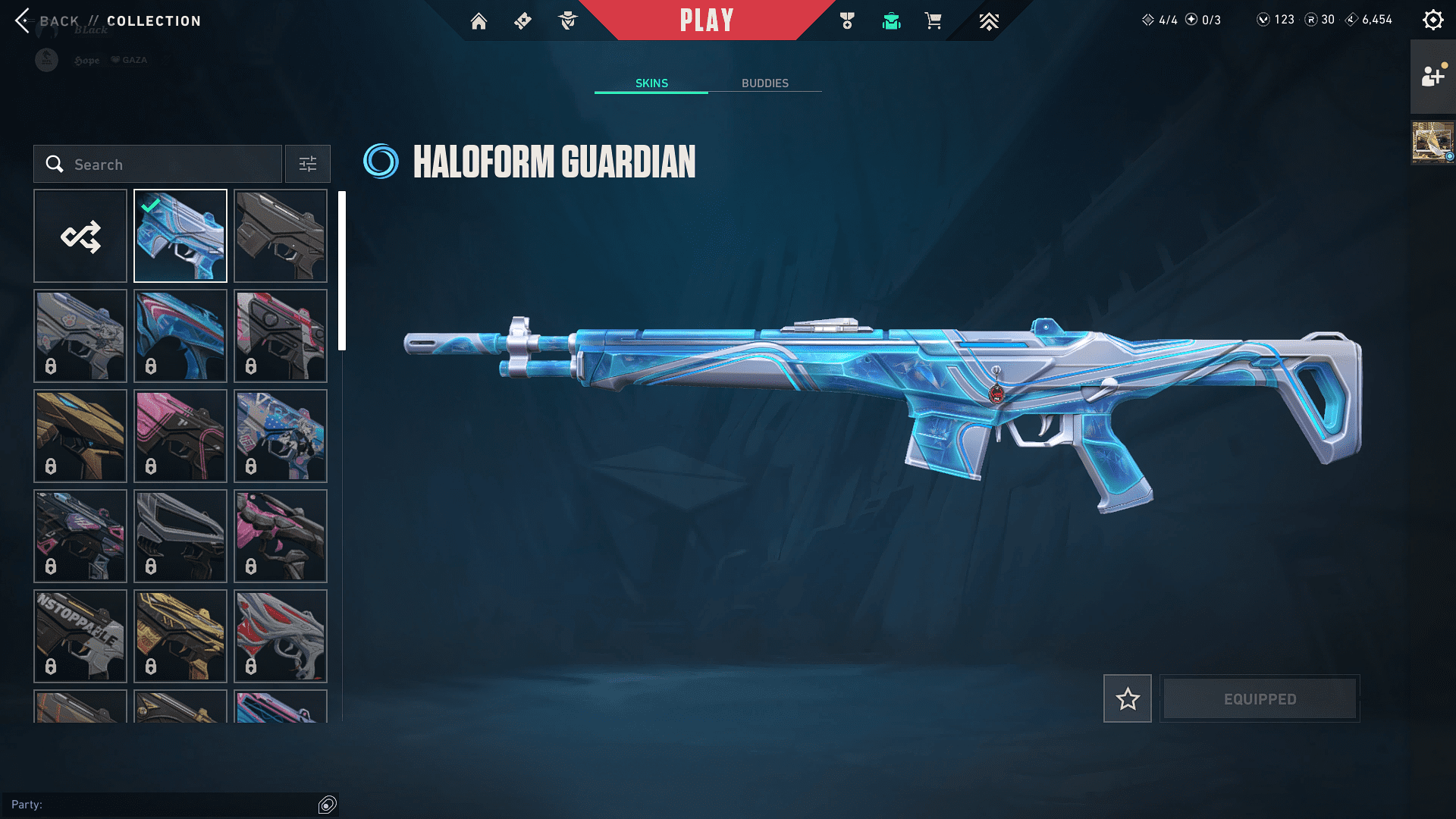Open the skin filter options
Viewport: 1456px width, 819px height.
pos(307,164)
